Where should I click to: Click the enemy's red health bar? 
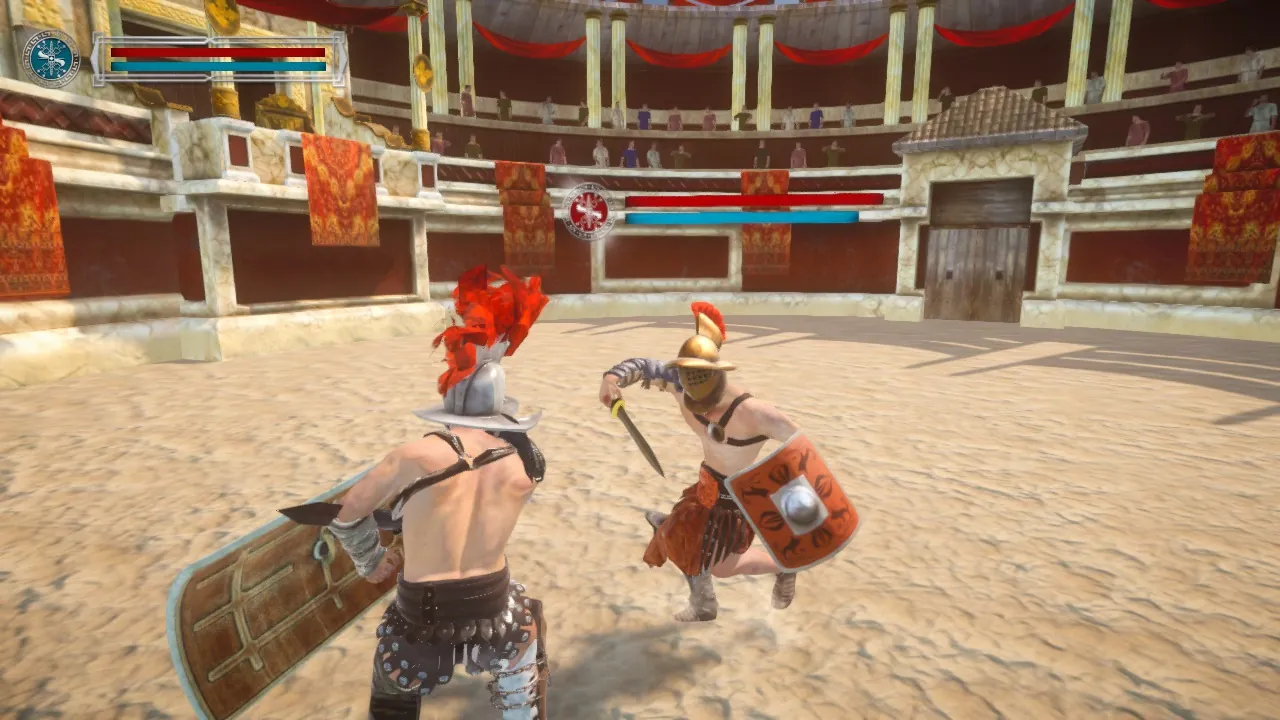(745, 202)
